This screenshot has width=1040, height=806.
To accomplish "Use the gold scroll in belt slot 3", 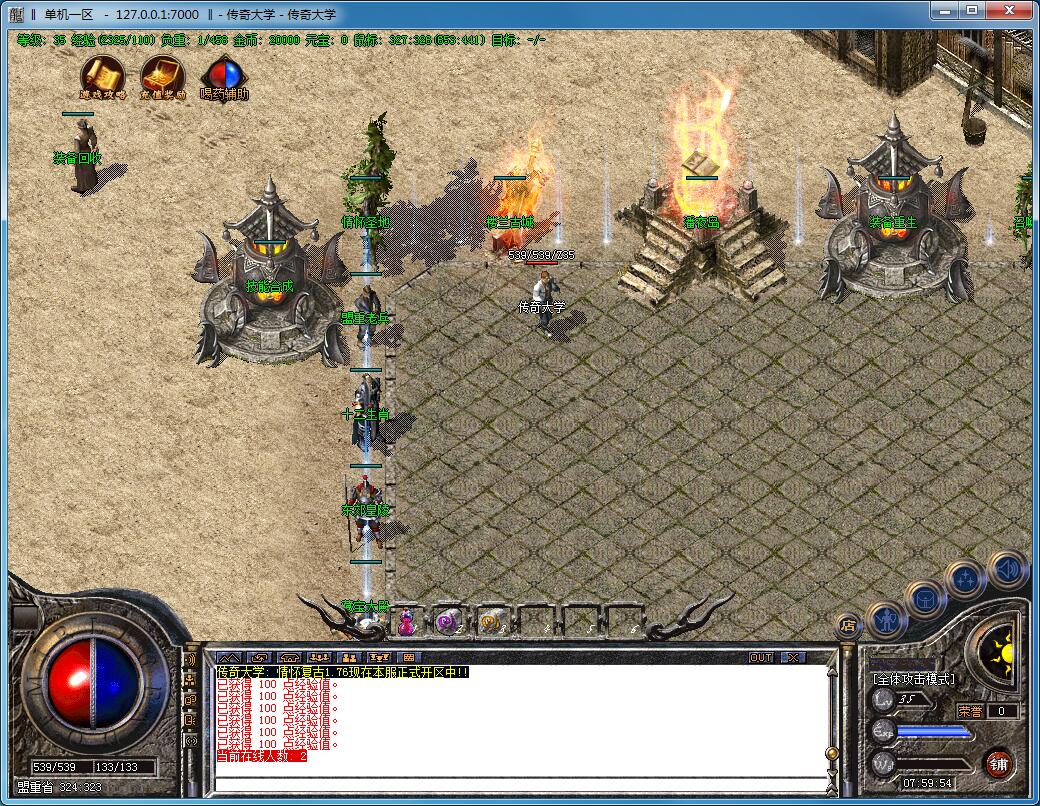I will [x=490, y=622].
